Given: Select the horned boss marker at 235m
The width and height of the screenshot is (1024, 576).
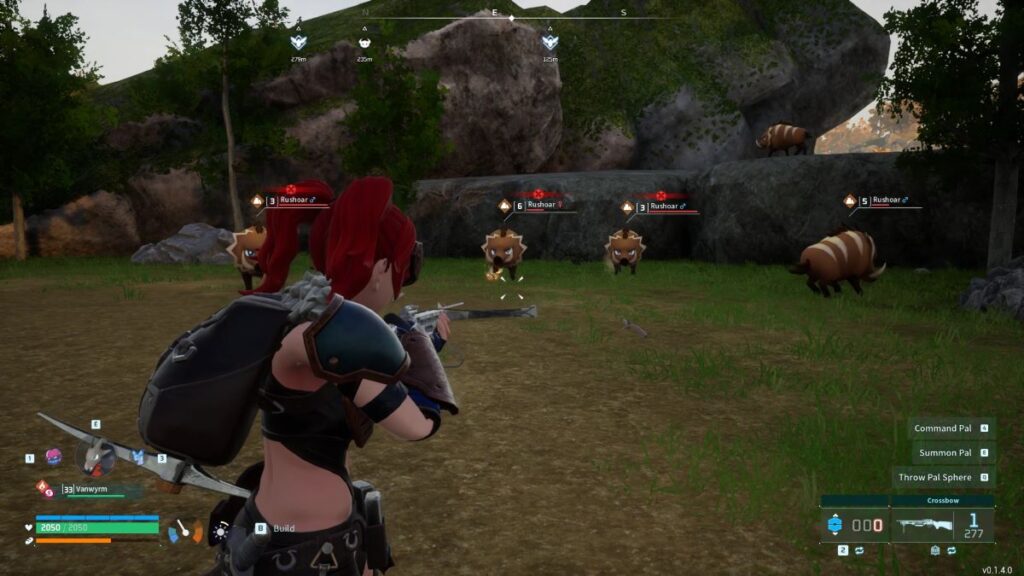Looking at the screenshot, I should click(x=364, y=43).
